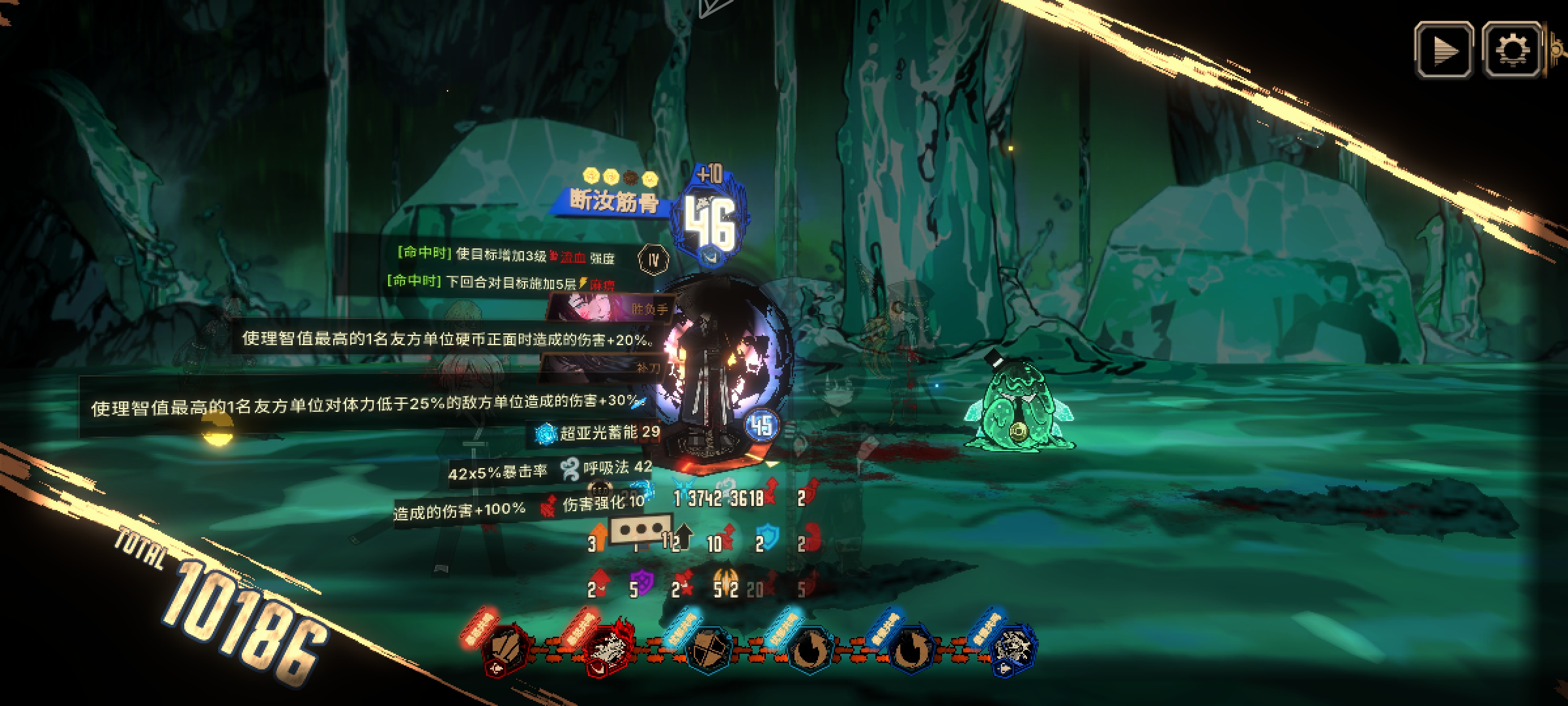Screen dimensions: 1568x706
Task: Select the cyan quartered shield skill icon
Action: click(708, 648)
